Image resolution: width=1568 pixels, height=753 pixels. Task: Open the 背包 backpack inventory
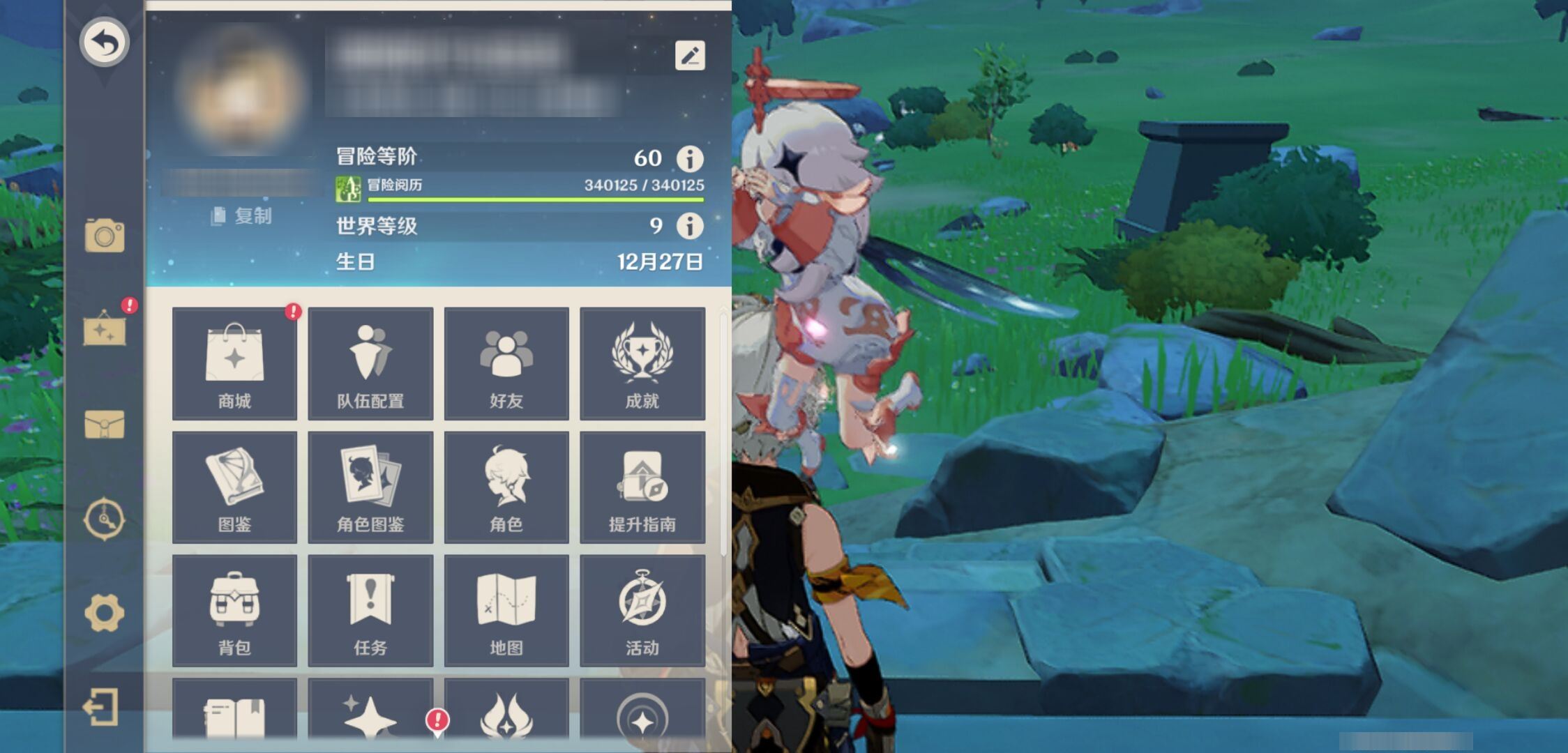point(234,611)
